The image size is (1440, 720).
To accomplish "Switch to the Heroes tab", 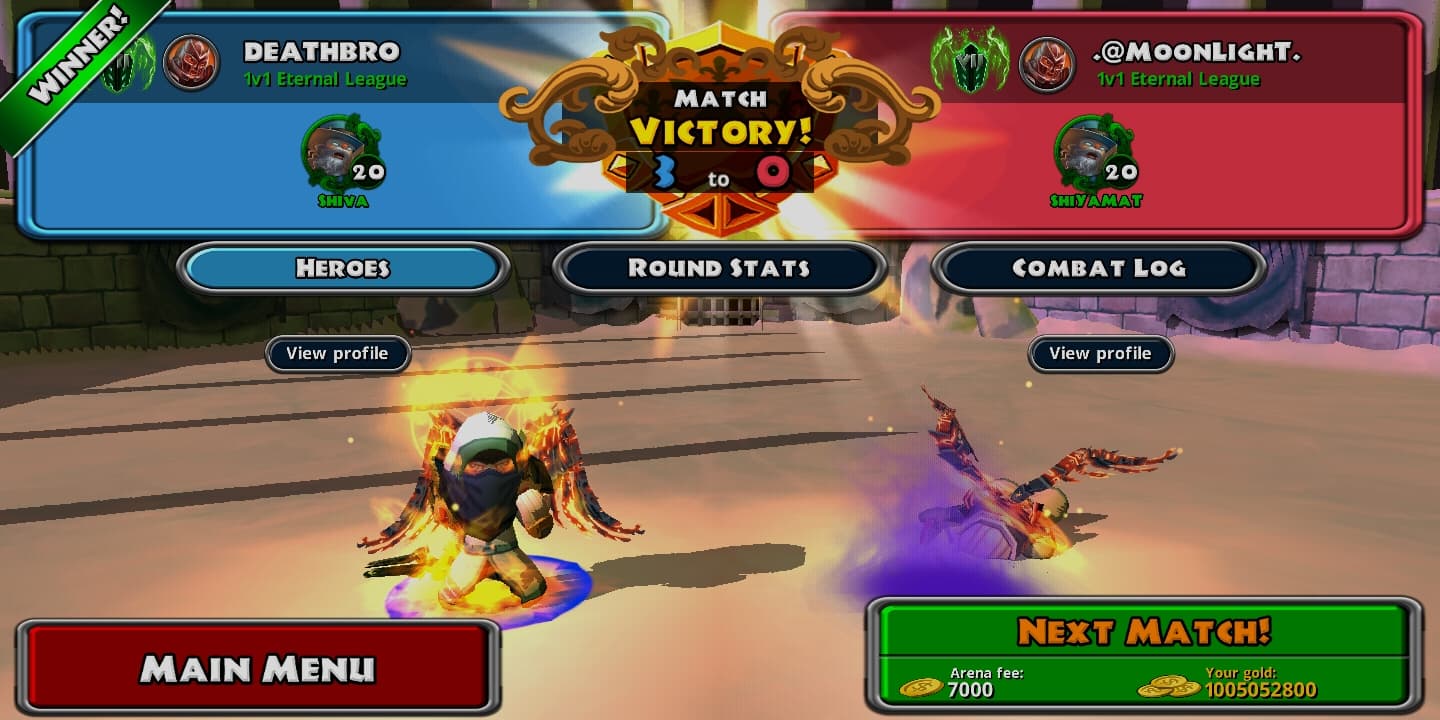I will (x=342, y=268).
